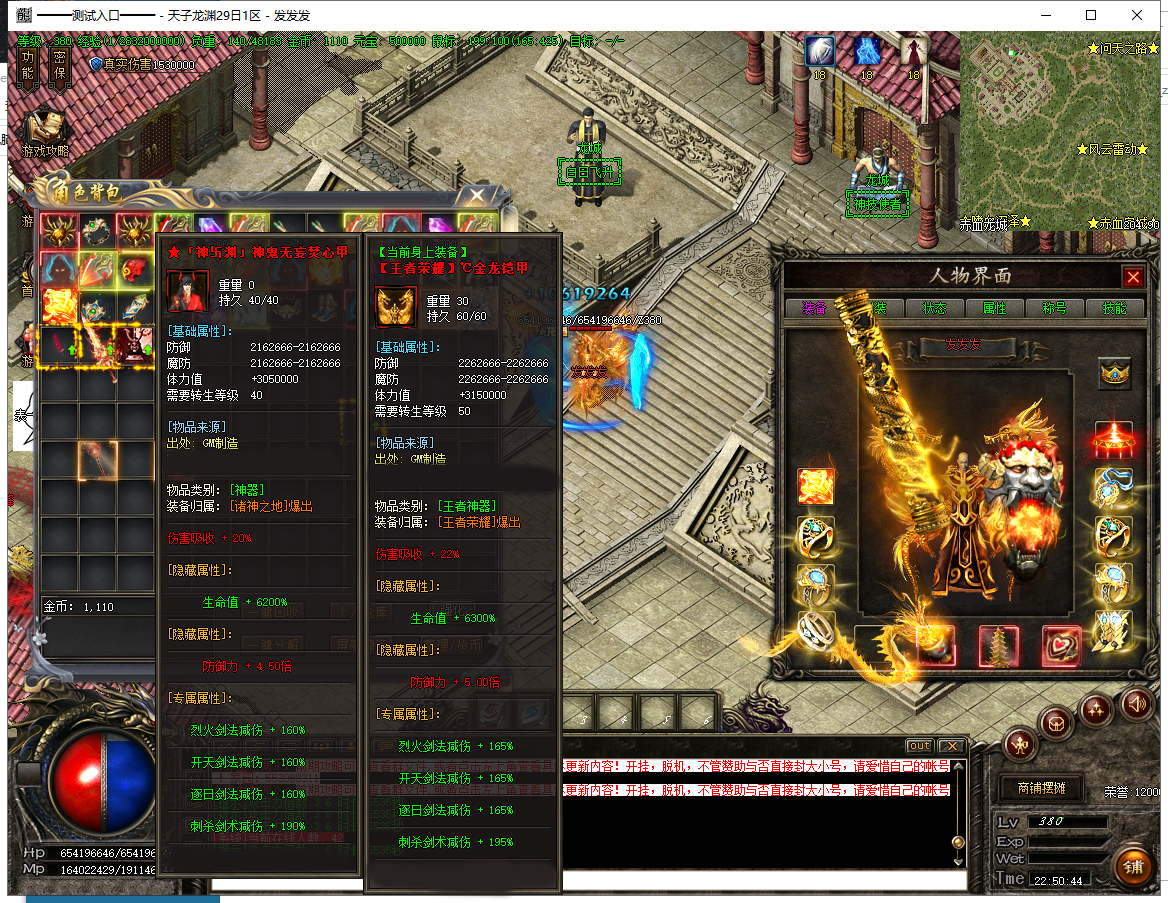The height and width of the screenshot is (903, 1168).
Task: Switch to the 技能 skills tab
Action: [x=1114, y=308]
